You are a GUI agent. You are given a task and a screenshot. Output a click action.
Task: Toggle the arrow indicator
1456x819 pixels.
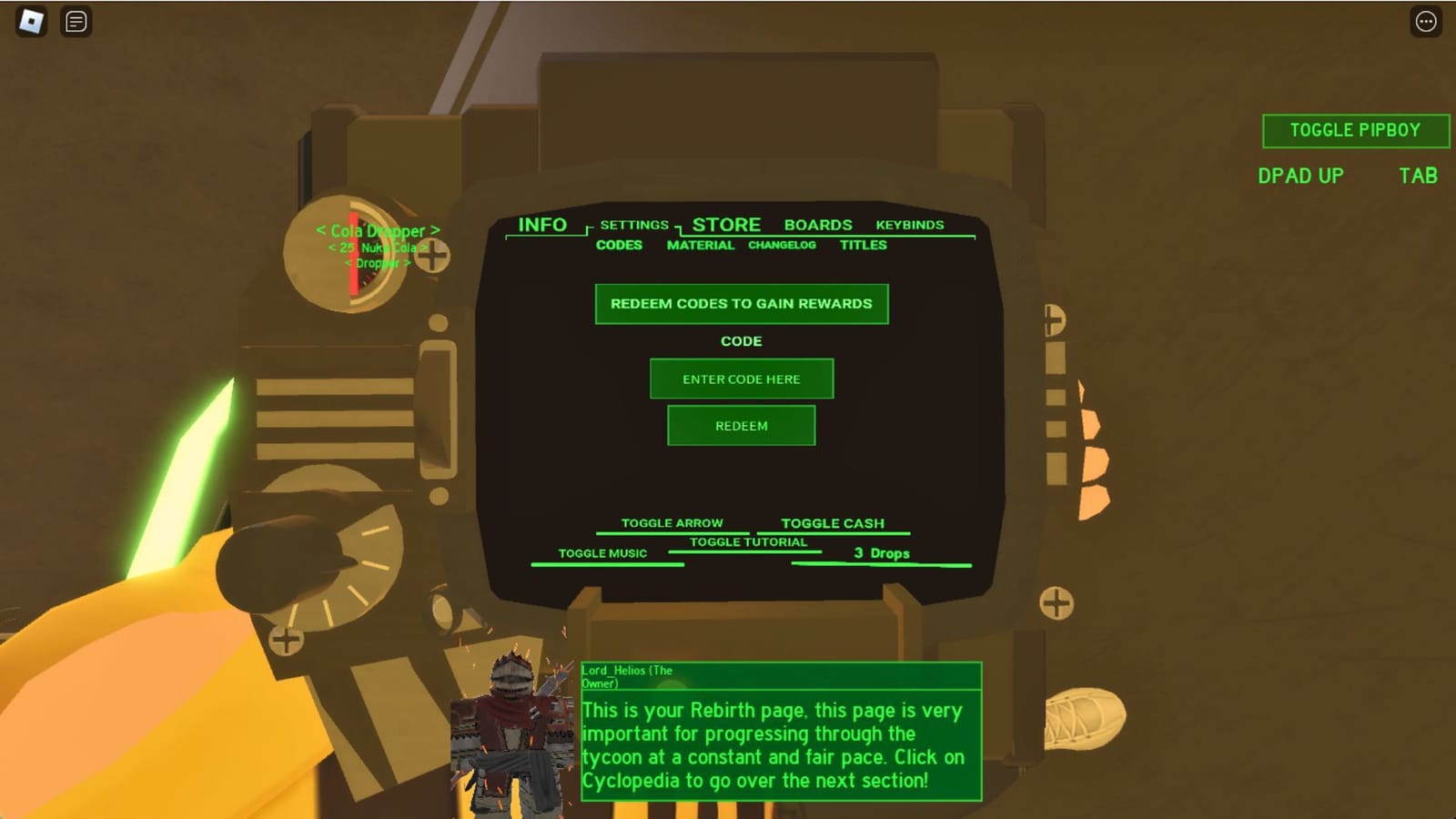pos(671,522)
